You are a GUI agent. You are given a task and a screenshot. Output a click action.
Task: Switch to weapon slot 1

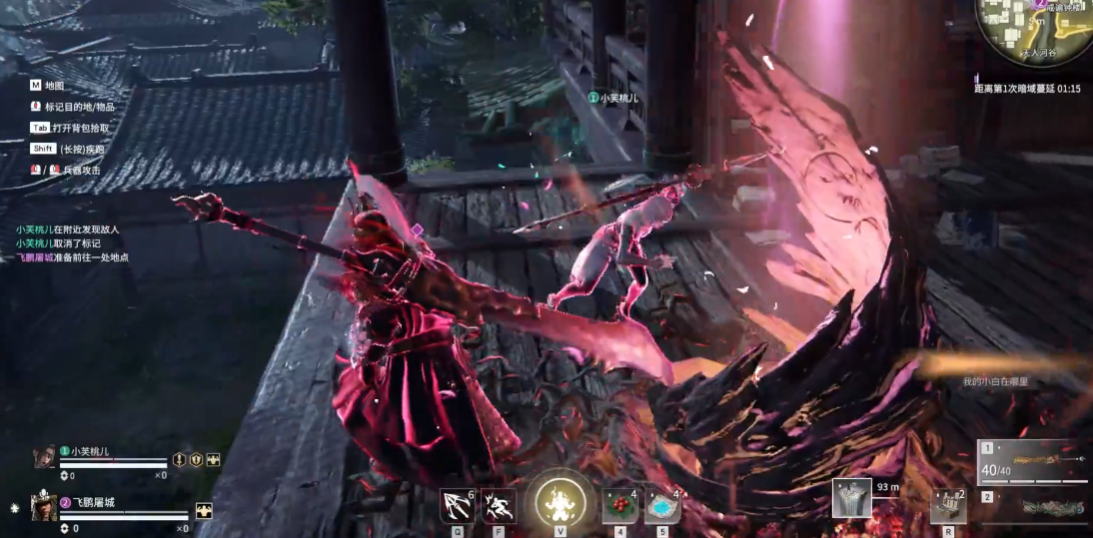click(x=1033, y=462)
